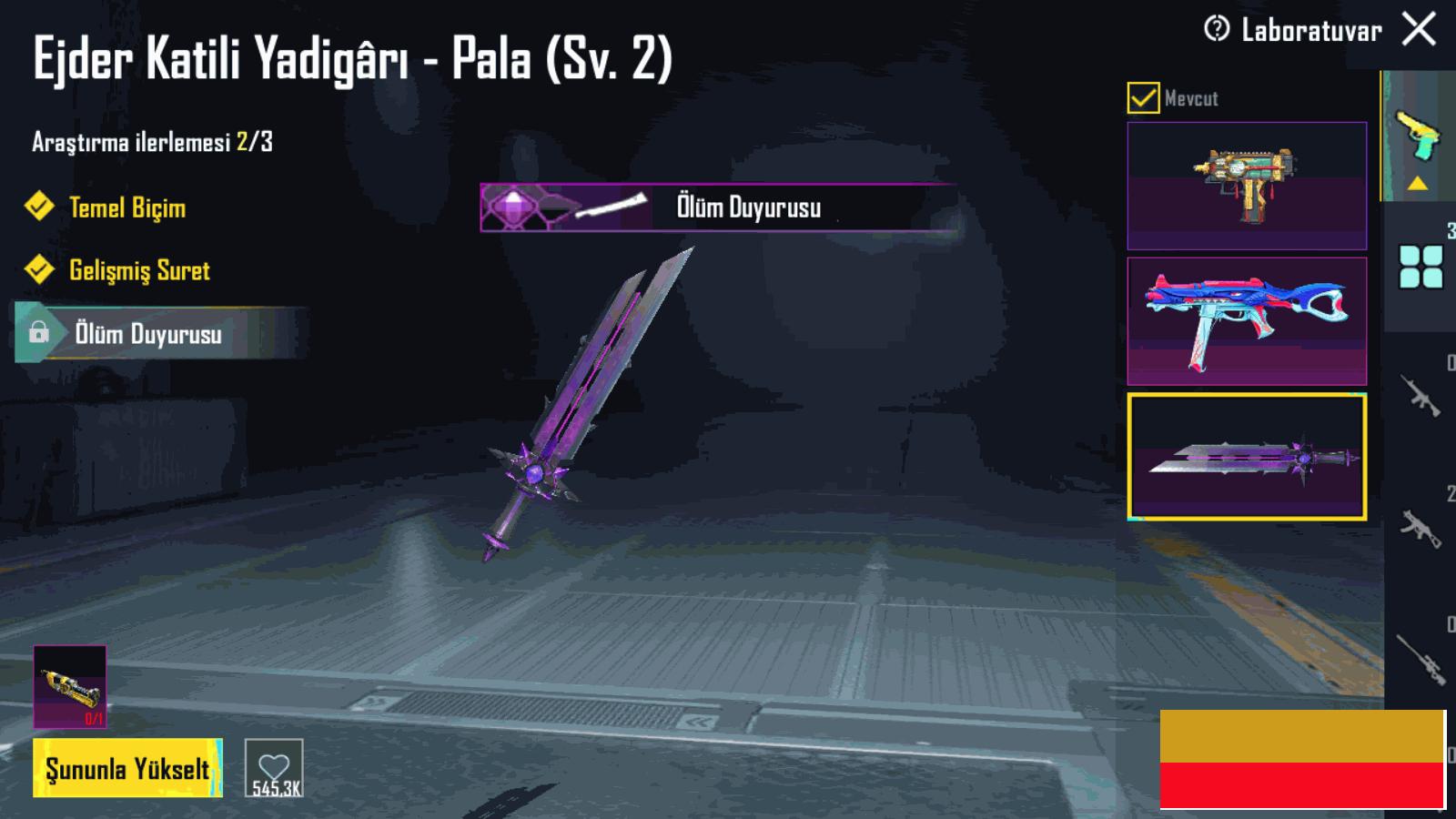1456x819 pixels.
Task: Toggle the Mevcut checkbox
Action: tap(1143, 97)
